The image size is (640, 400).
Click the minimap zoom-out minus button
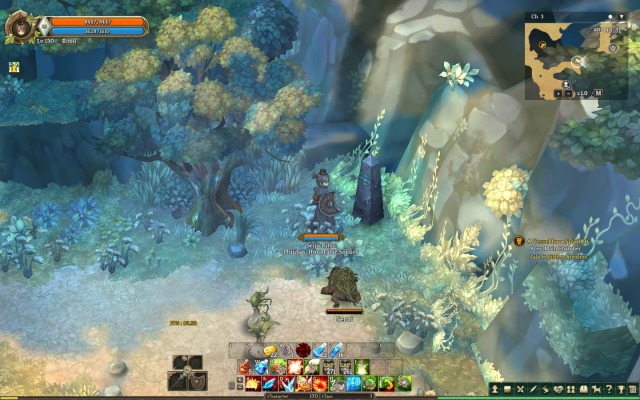point(566,93)
